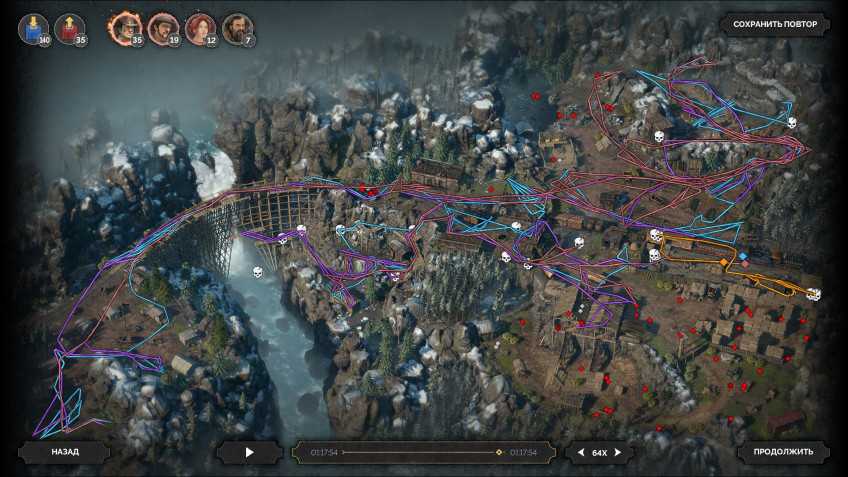Play the mission replay
Image resolution: width=848 pixels, height=477 pixels.
[250, 452]
